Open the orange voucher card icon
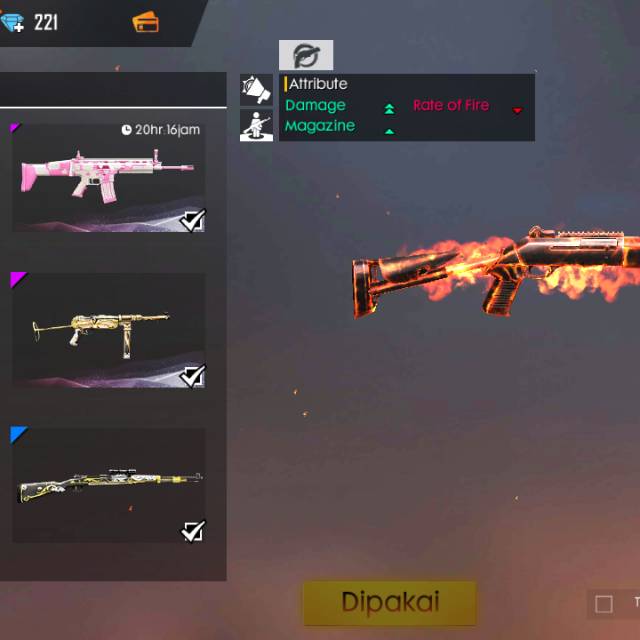 point(145,21)
